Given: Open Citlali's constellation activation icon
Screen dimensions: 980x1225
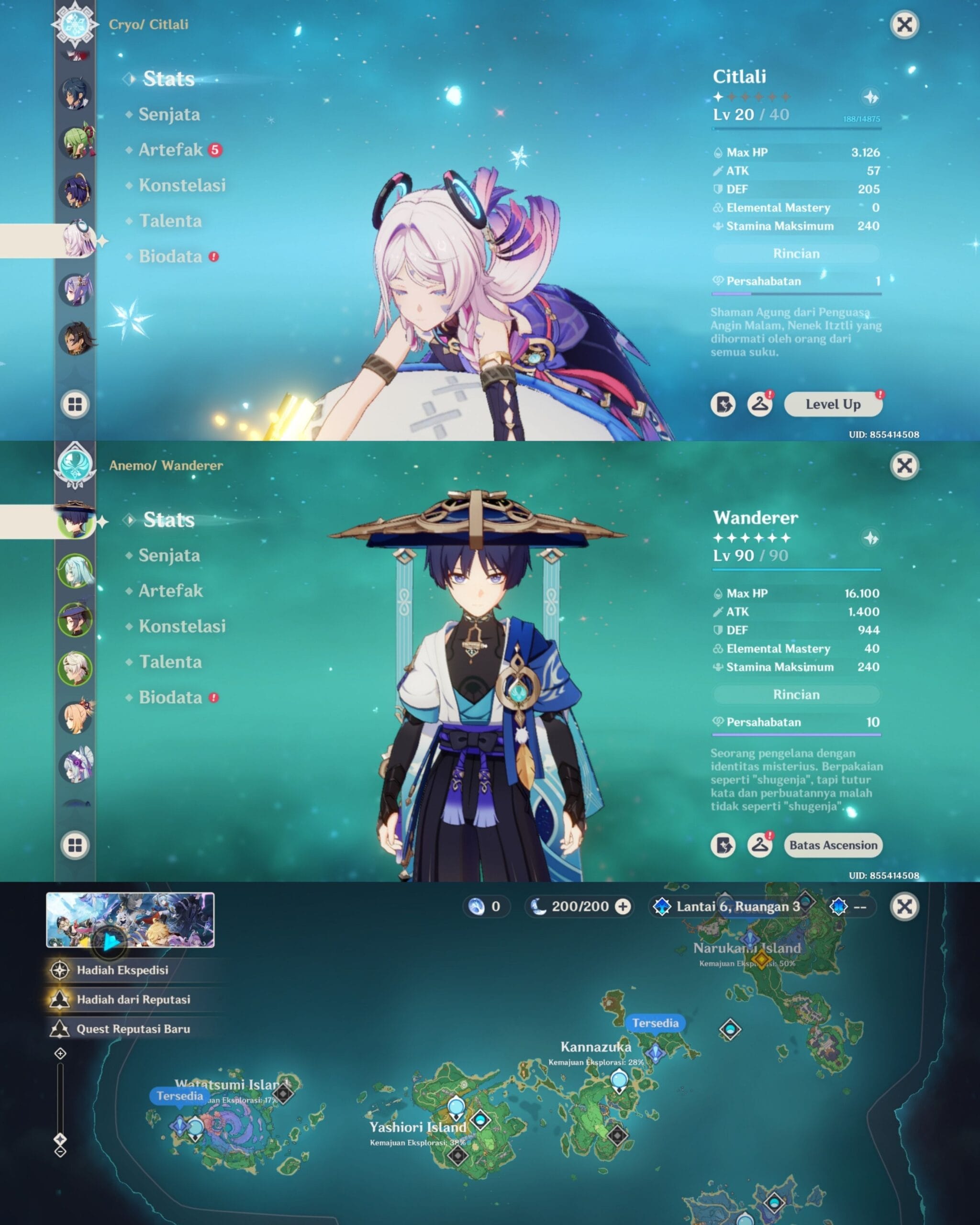Looking at the screenshot, I should point(724,404).
